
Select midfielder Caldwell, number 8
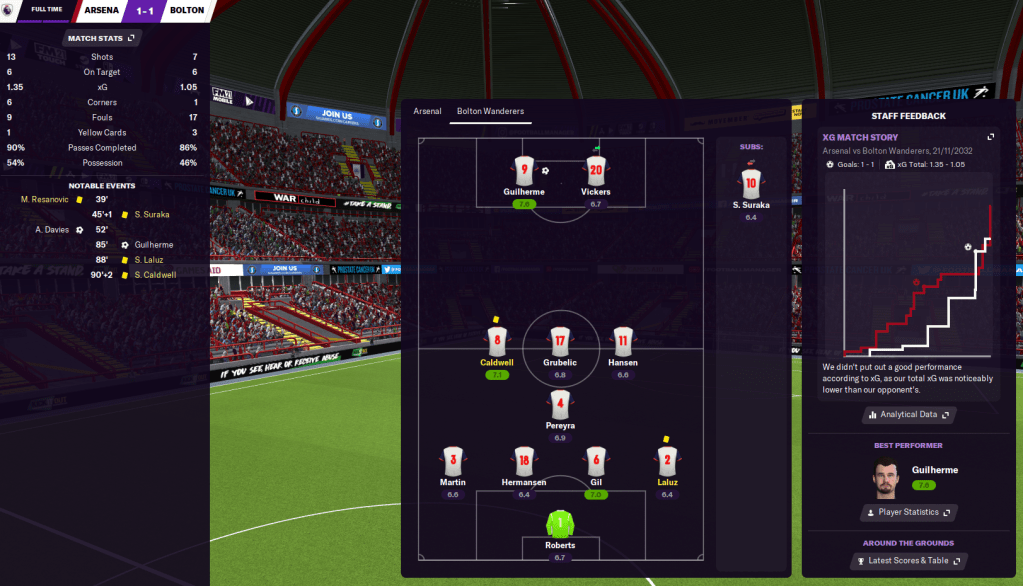click(496, 341)
